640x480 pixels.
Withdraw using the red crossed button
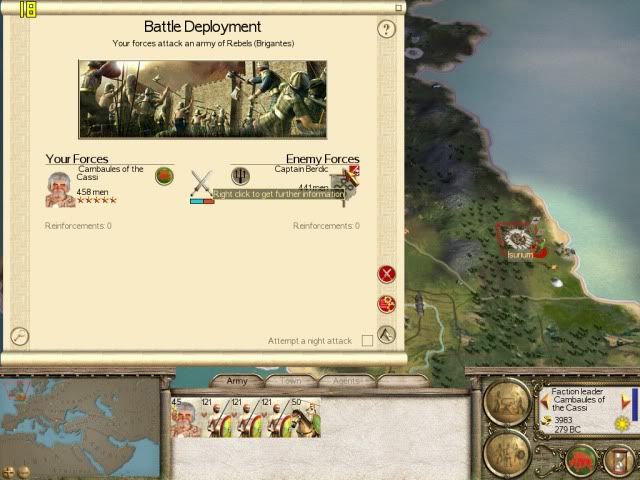(x=387, y=274)
